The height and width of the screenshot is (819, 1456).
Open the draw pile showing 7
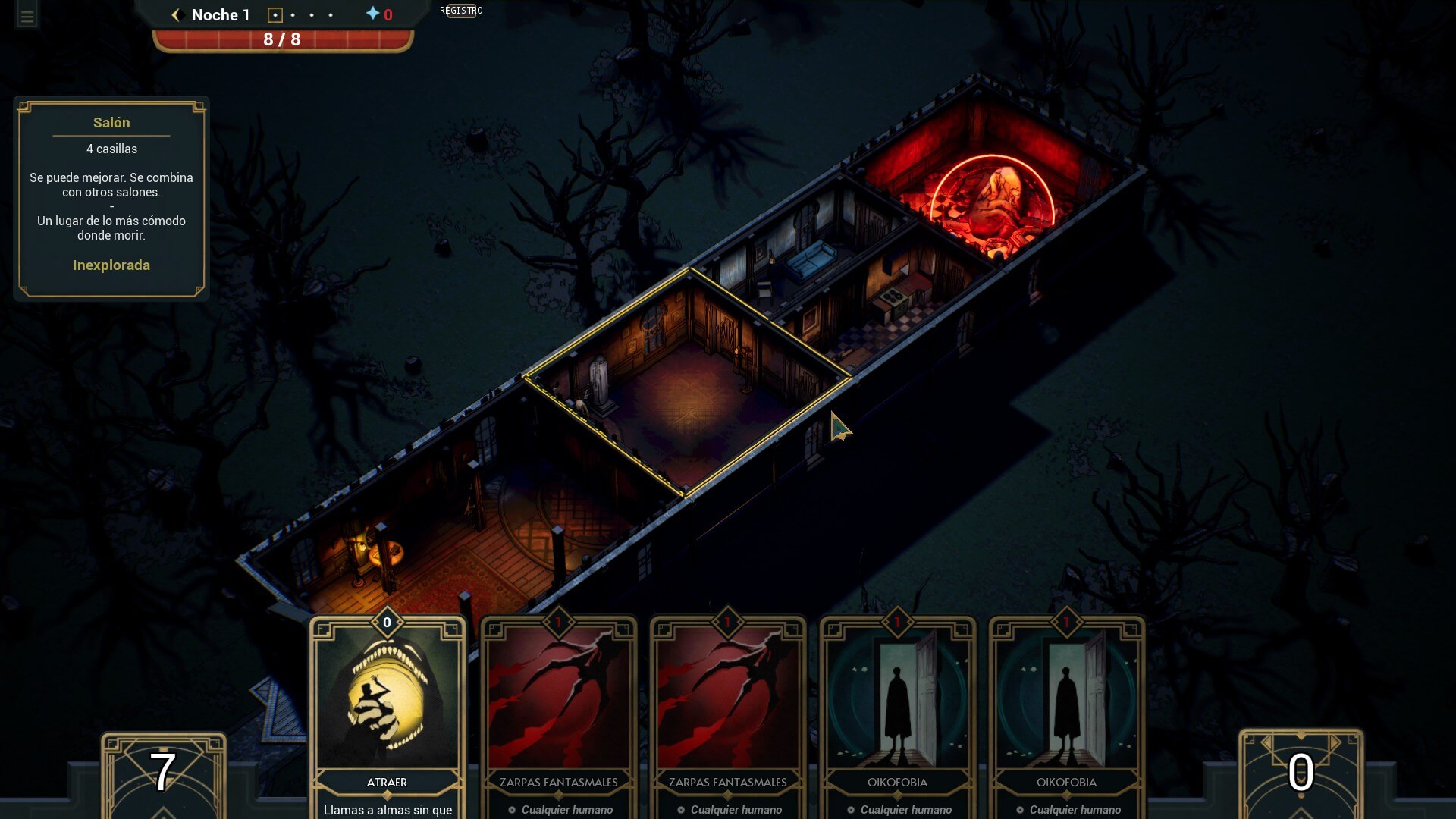(163, 773)
